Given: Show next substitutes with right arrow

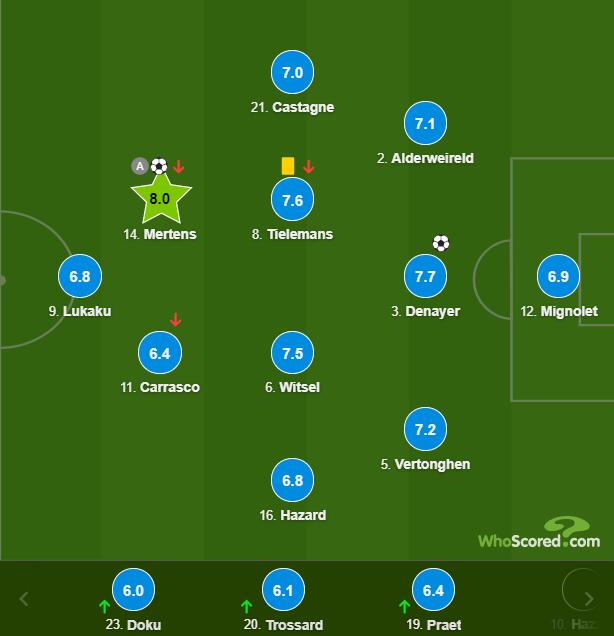Looking at the screenshot, I should (x=590, y=599).
